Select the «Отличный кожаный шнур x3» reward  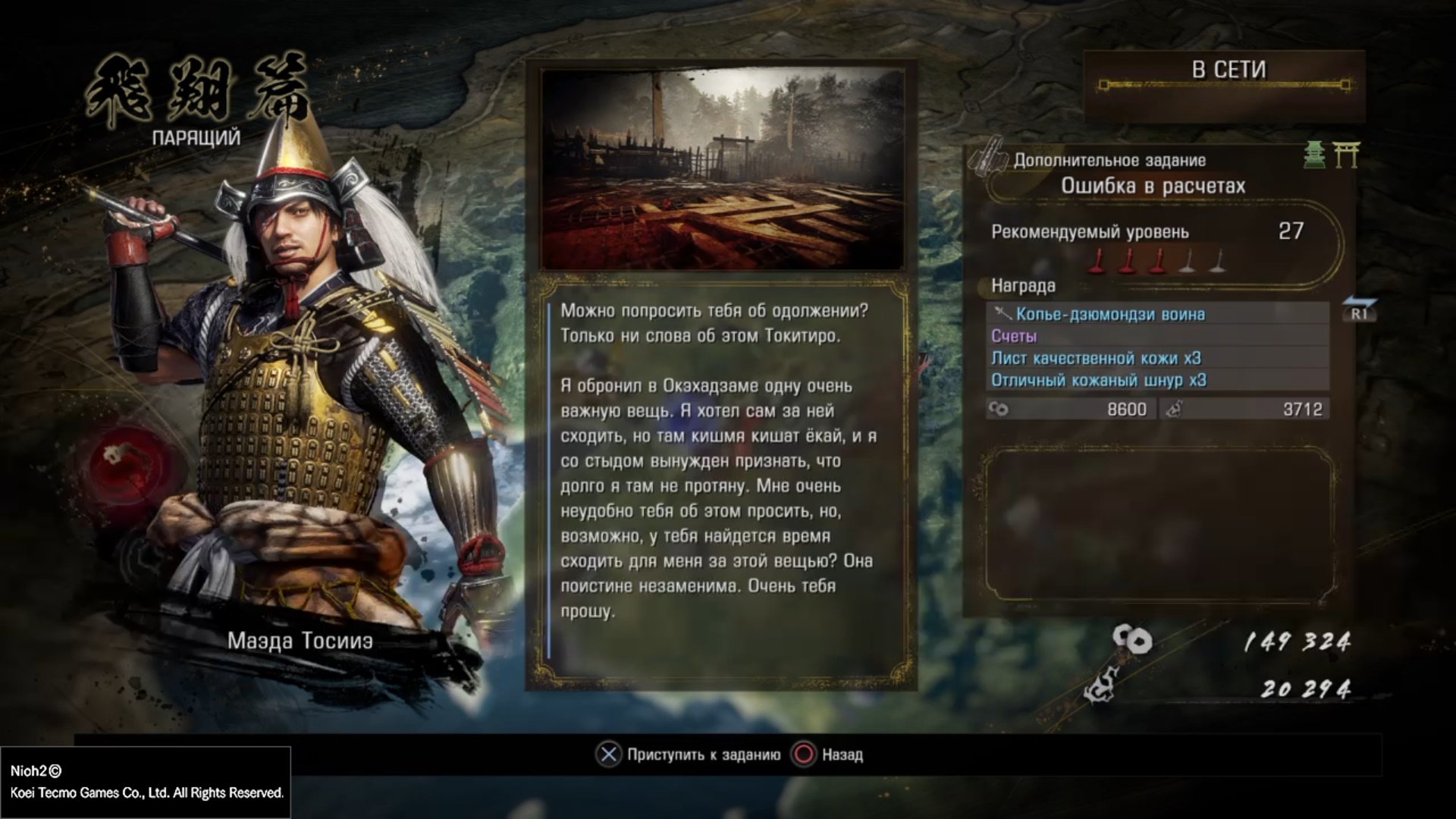pos(1098,380)
